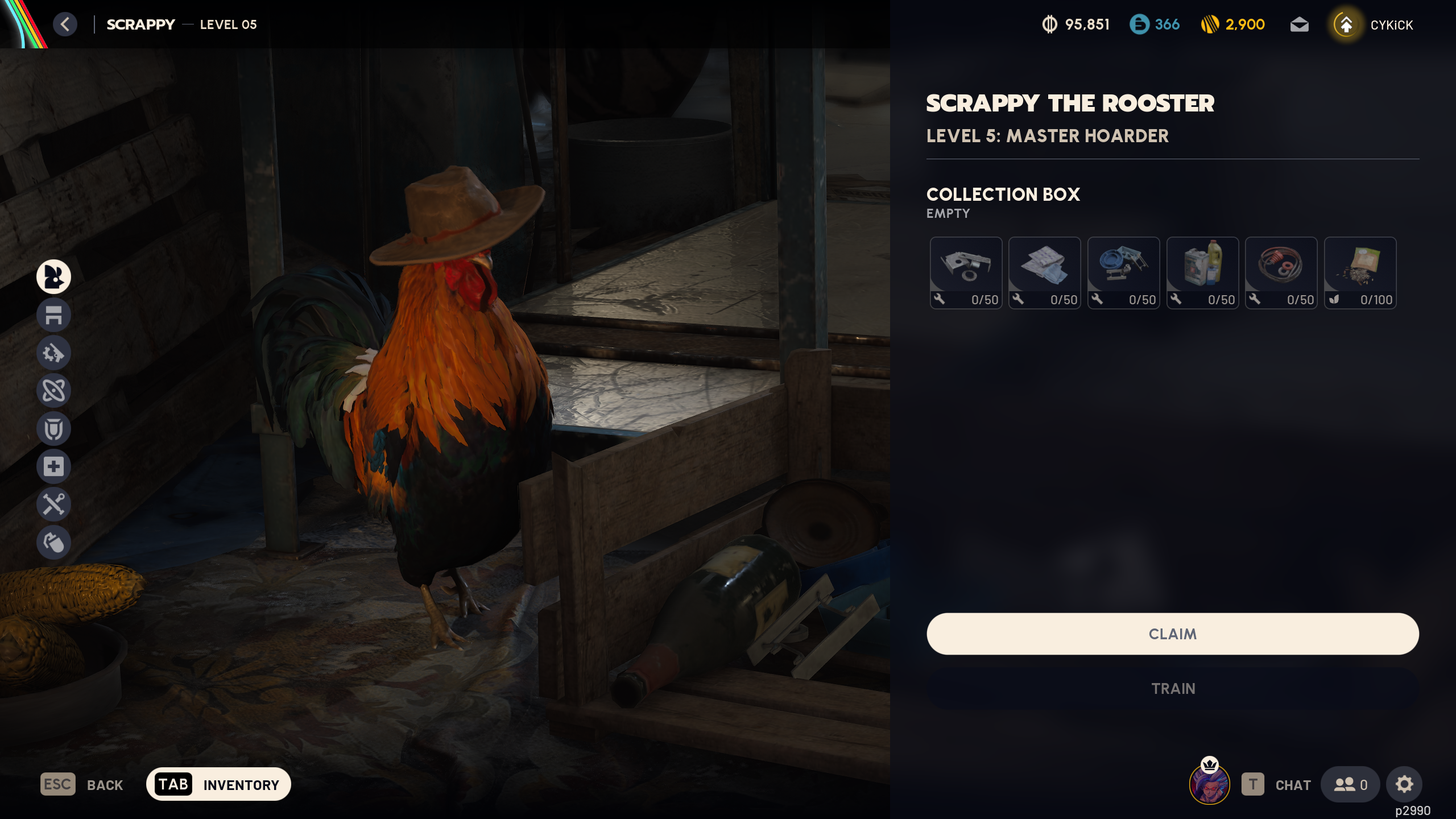Click the Train button for Scrappy

pos(1172,688)
